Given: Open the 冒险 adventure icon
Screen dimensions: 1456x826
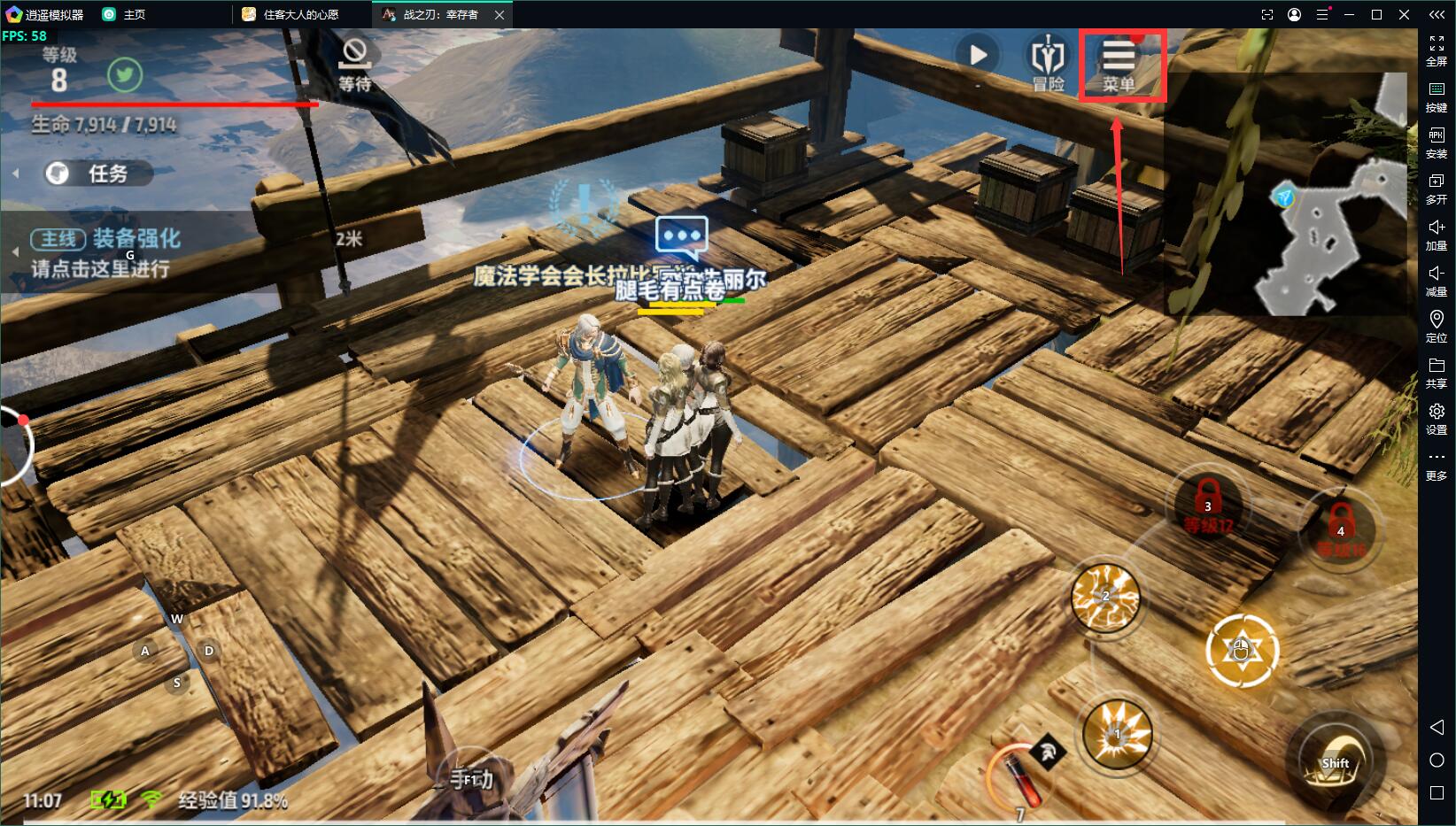Looking at the screenshot, I should click(1048, 65).
